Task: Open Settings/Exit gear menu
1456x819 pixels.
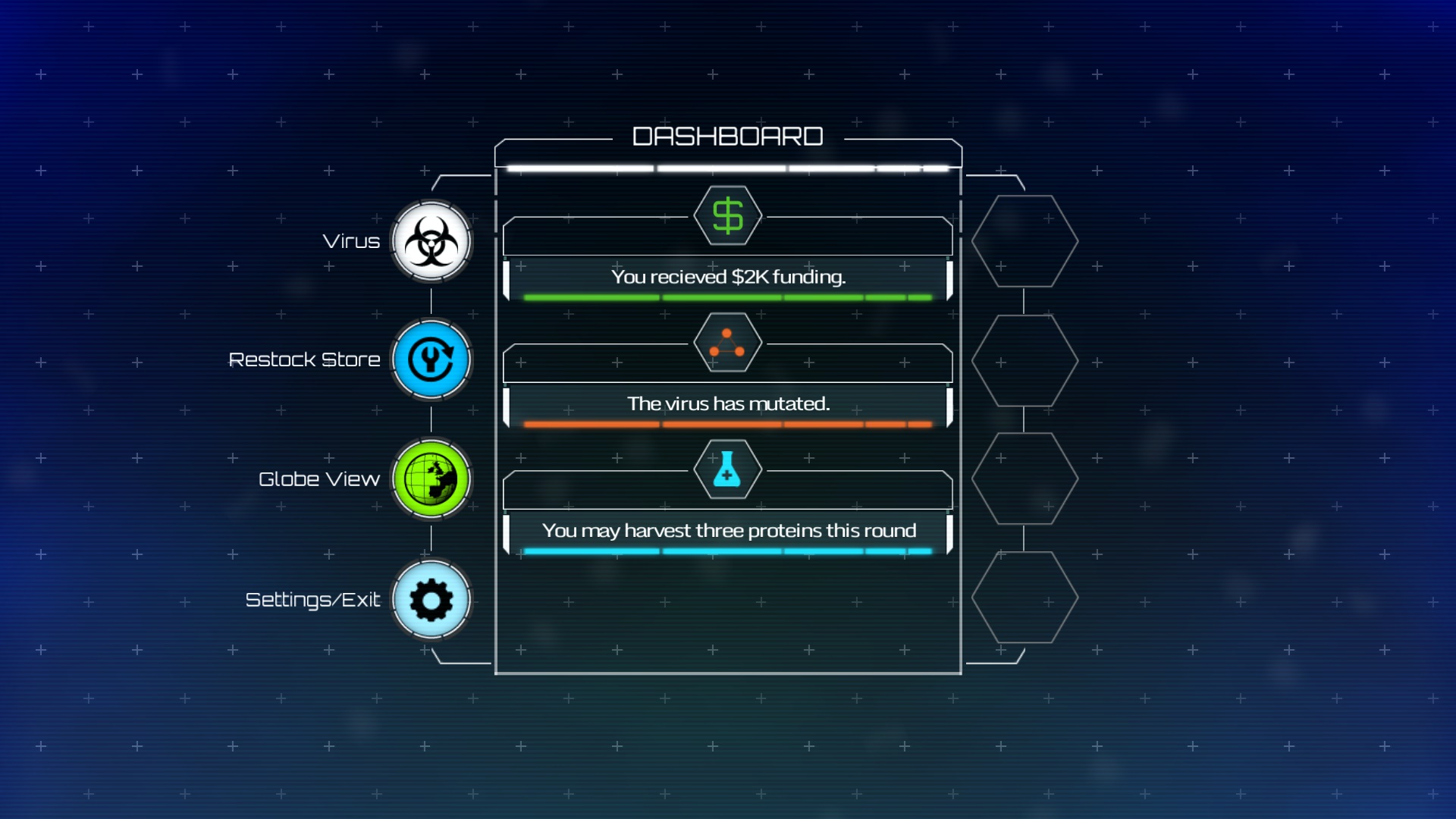Action: tap(431, 600)
